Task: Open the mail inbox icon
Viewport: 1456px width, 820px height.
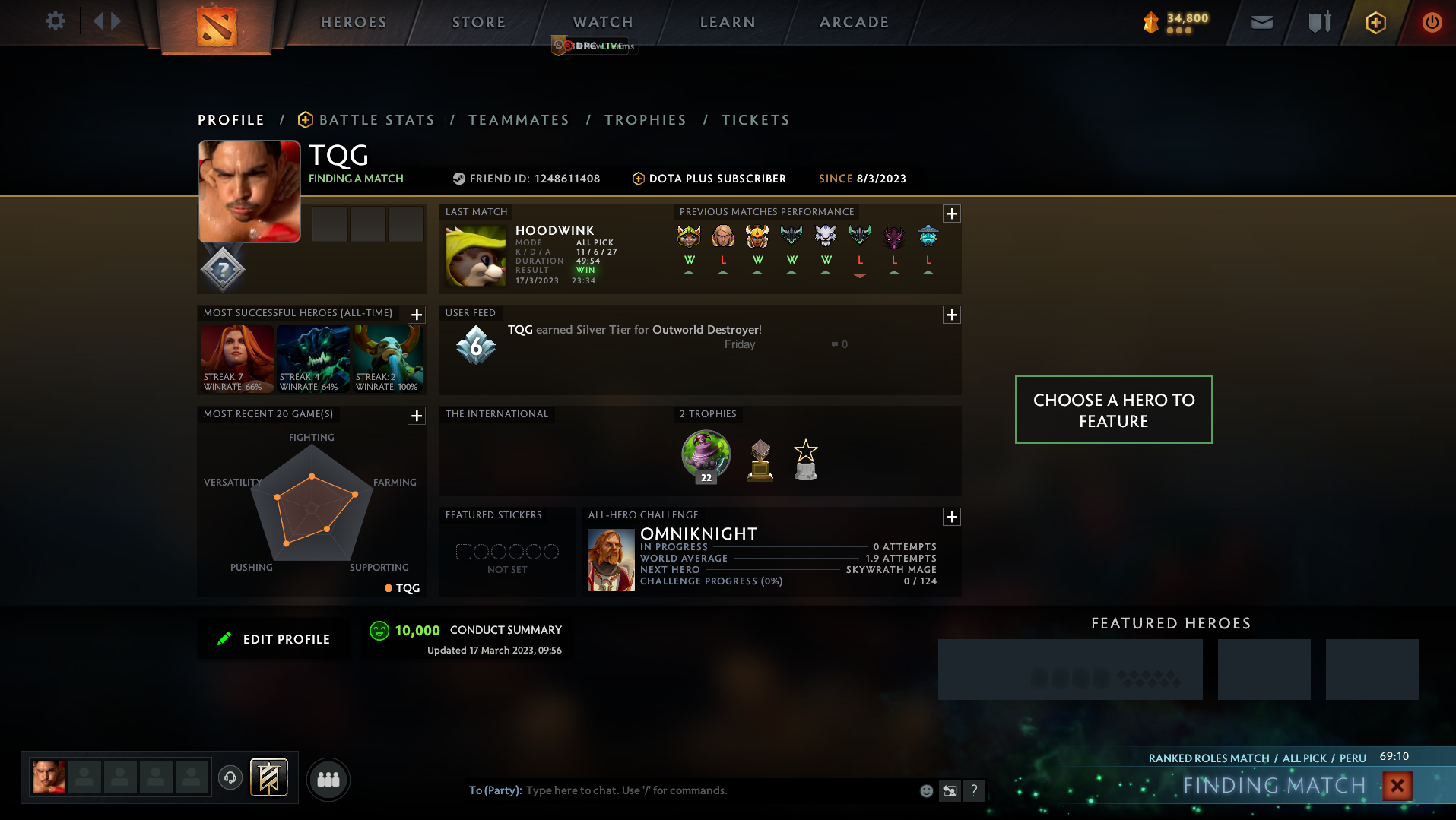Action: 1261,22
